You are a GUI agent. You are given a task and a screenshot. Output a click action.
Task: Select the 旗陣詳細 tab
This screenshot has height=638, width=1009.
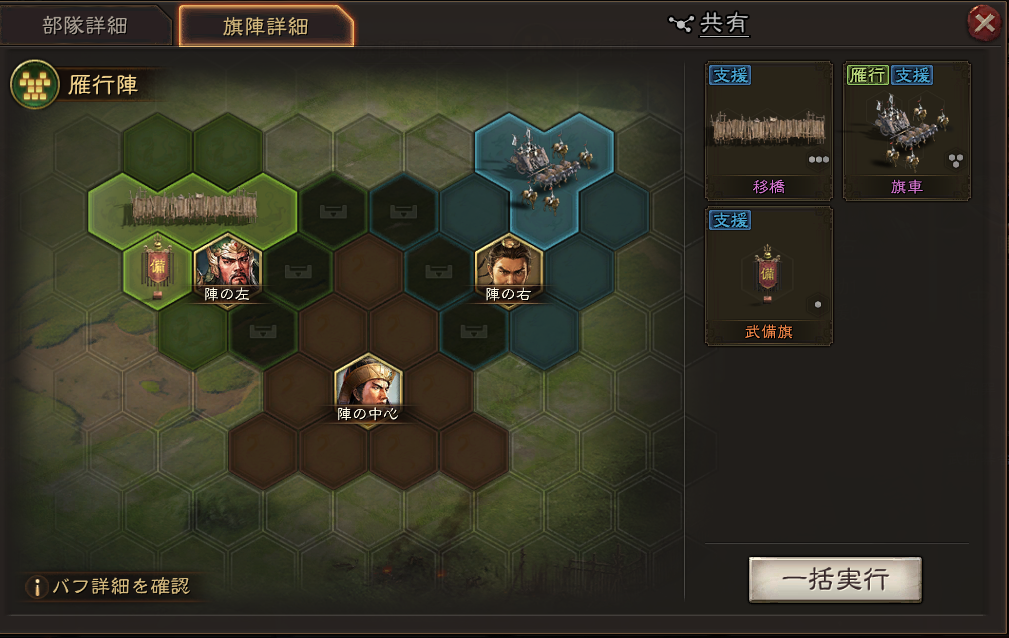(265, 26)
